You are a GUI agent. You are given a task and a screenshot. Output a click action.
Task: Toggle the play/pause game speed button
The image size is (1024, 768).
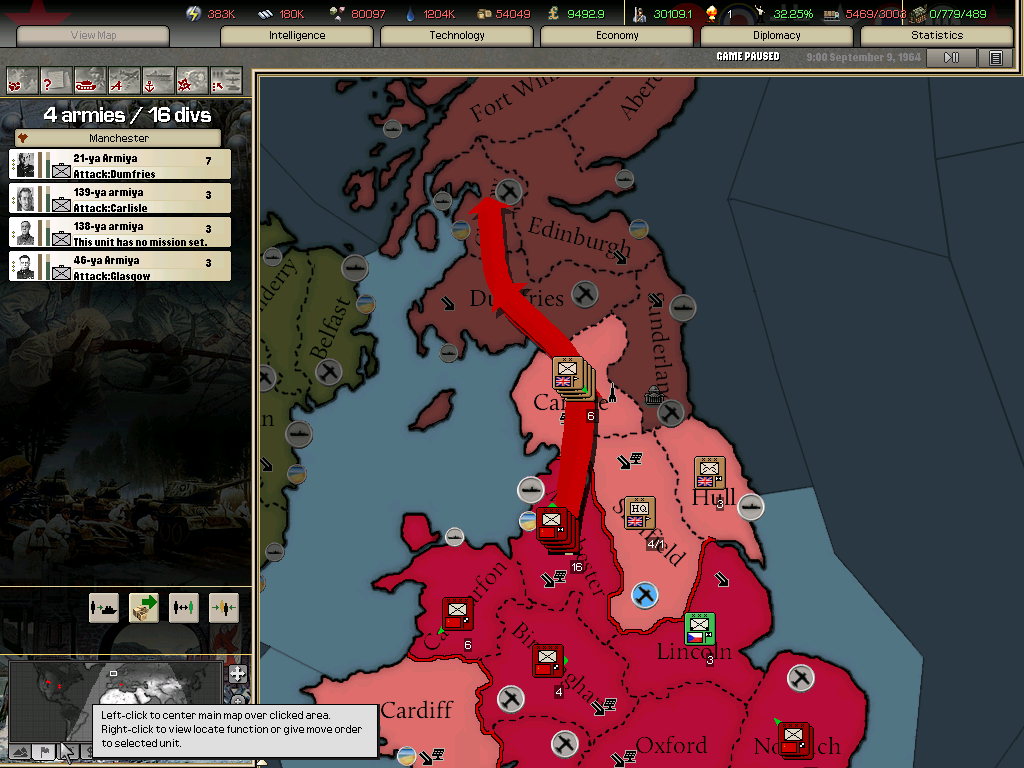pos(951,58)
